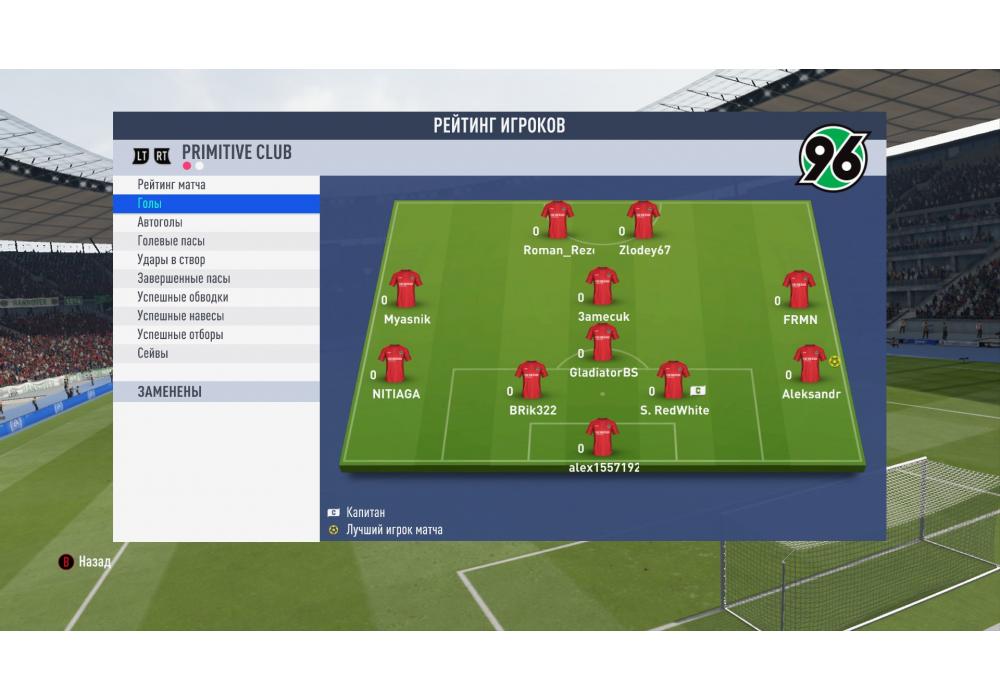Show the Голевые пасы stats
This screenshot has width=1000, height=700.
[x=216, y=241]
